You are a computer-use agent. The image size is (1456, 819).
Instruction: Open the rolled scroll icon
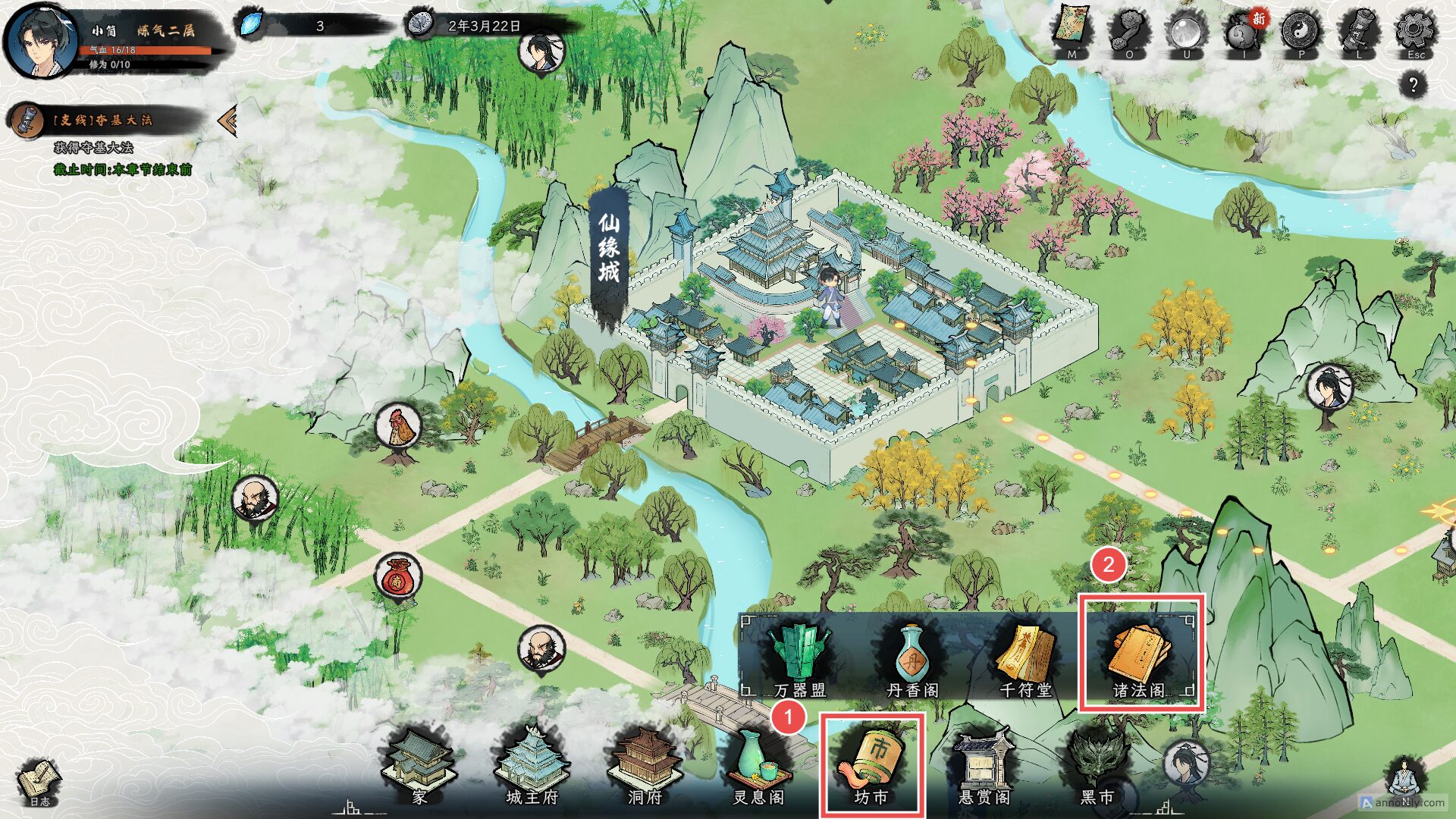tap(1358, 32)
